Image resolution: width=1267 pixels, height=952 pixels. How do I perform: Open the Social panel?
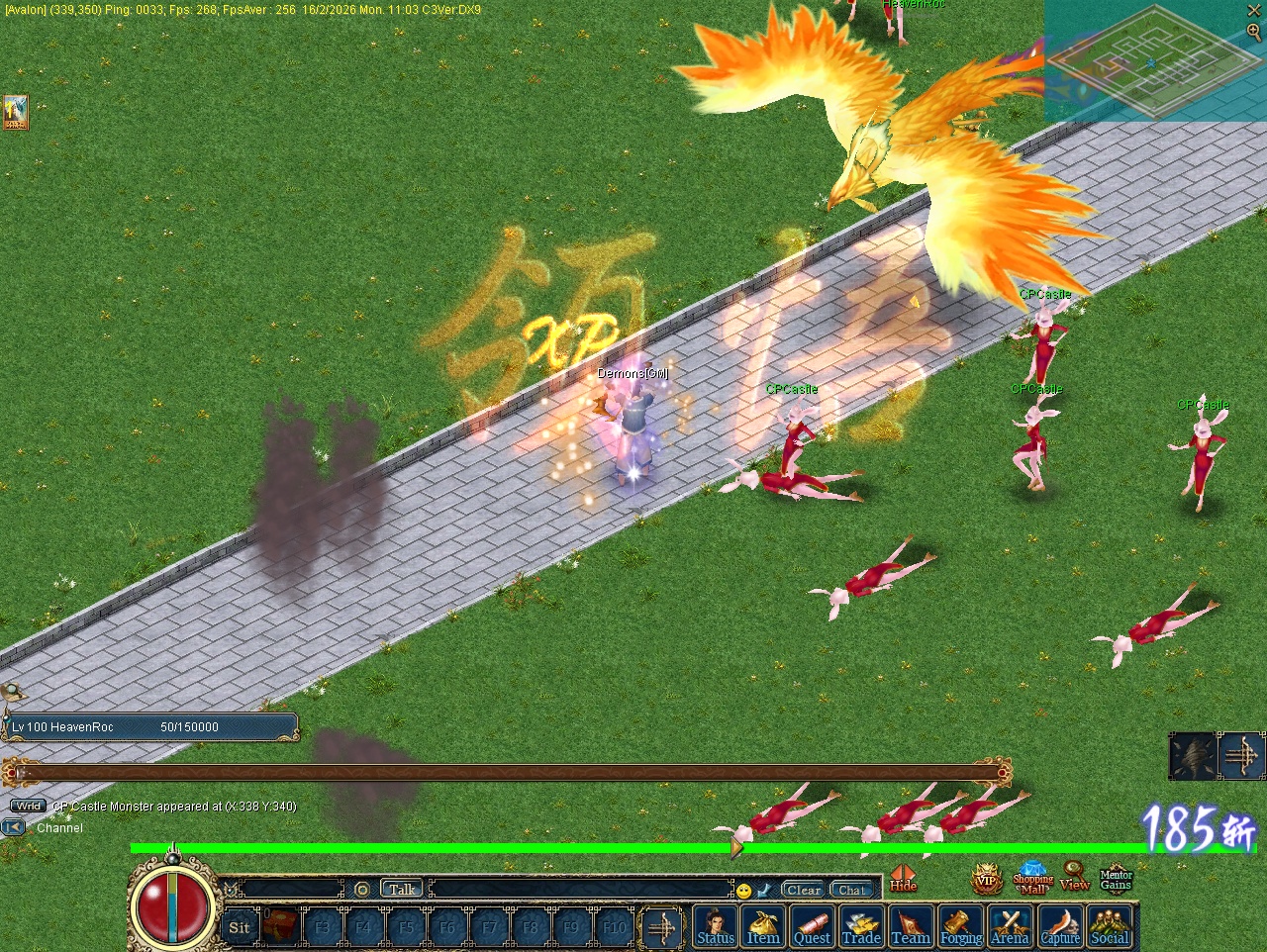click(1110, 926)
